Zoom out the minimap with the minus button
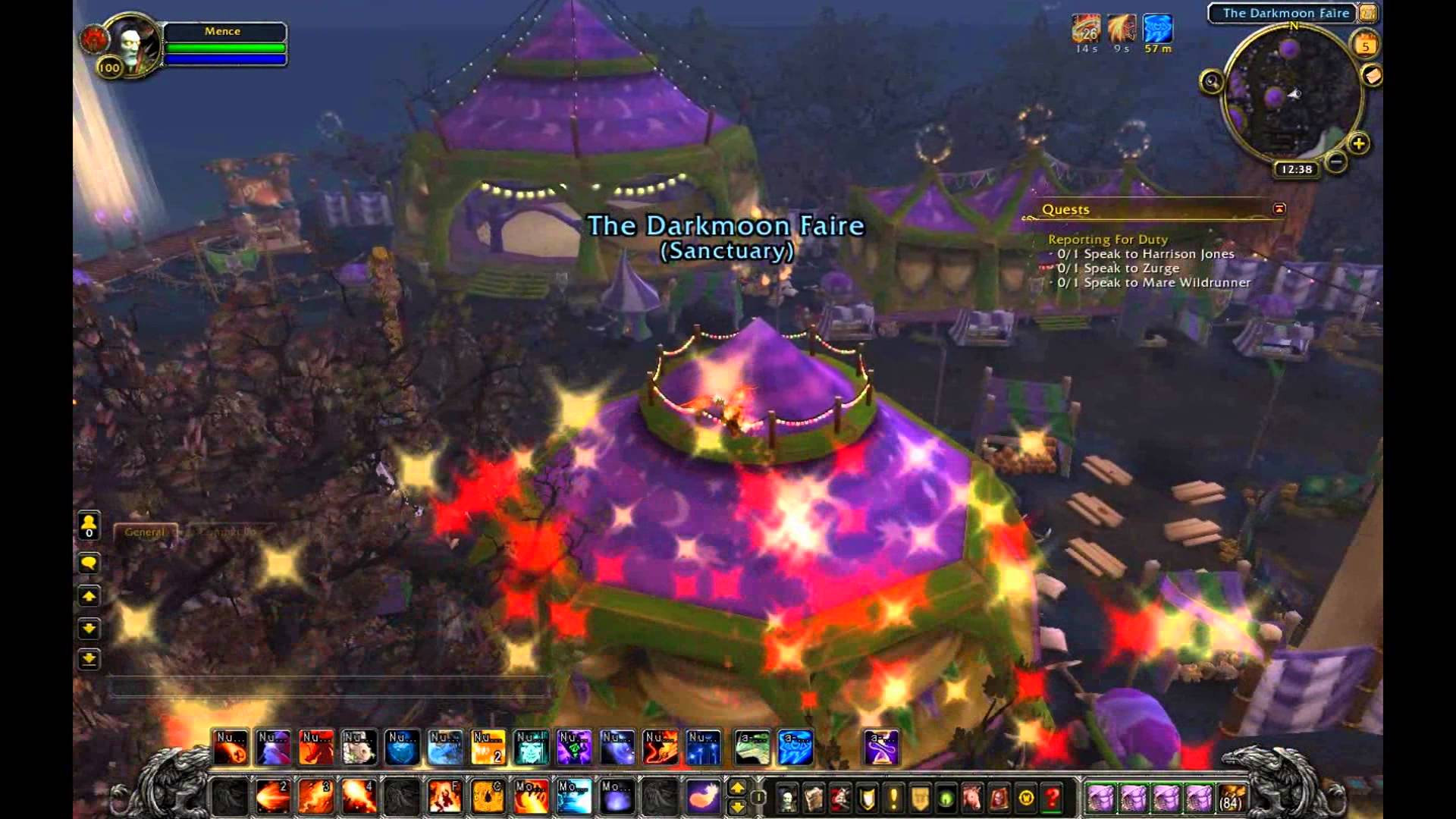This screenshot has height=819, width=1456. [1336, 162]
